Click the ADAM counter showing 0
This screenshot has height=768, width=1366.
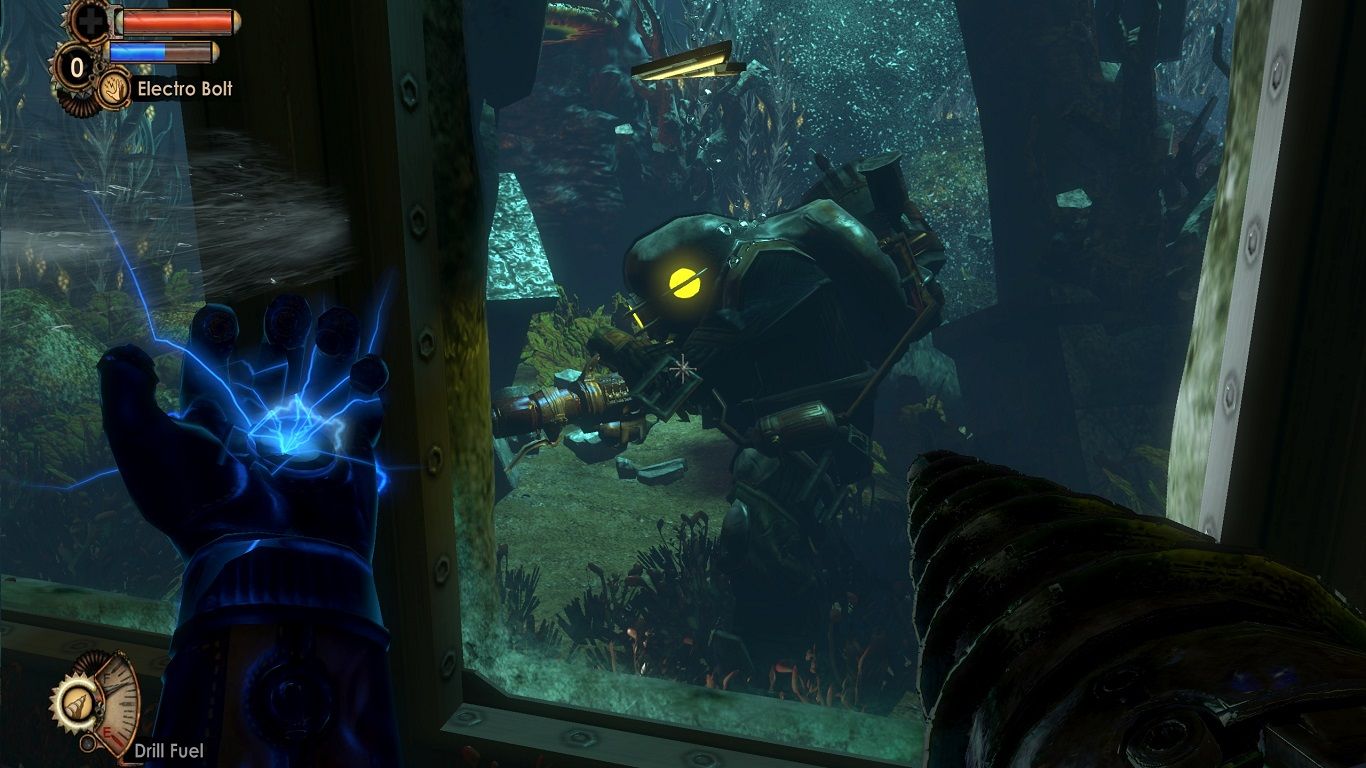coord(76,68)
